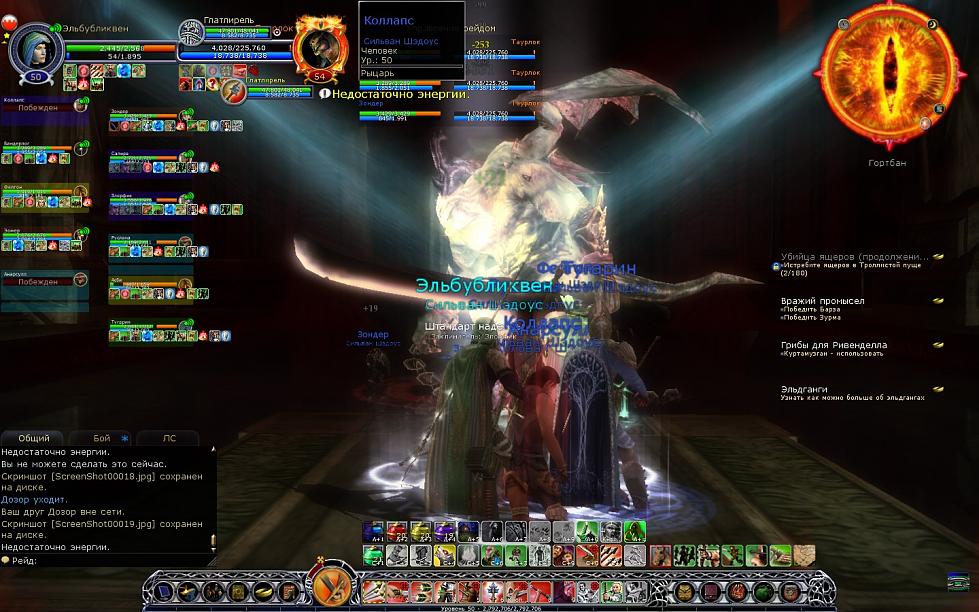Screen dimensions: 979x612
Task: Open the Бой combat chat tab
Action: point(103,438)
